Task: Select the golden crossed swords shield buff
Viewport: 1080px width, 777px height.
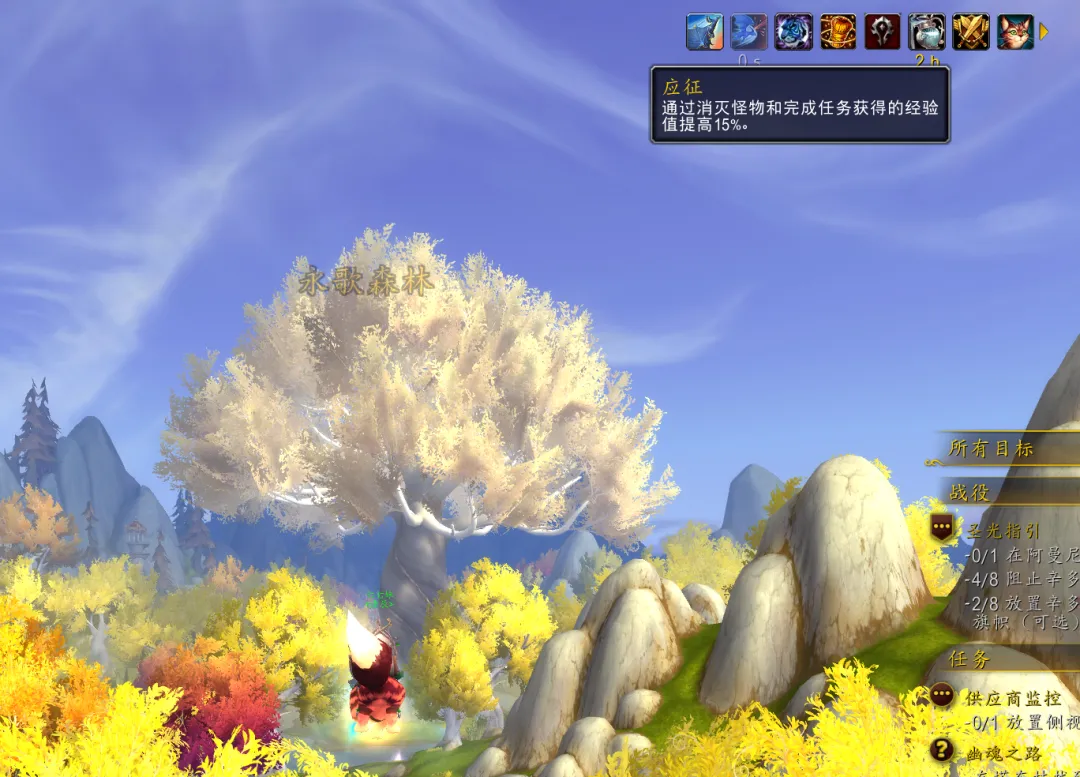Action: 971,32
